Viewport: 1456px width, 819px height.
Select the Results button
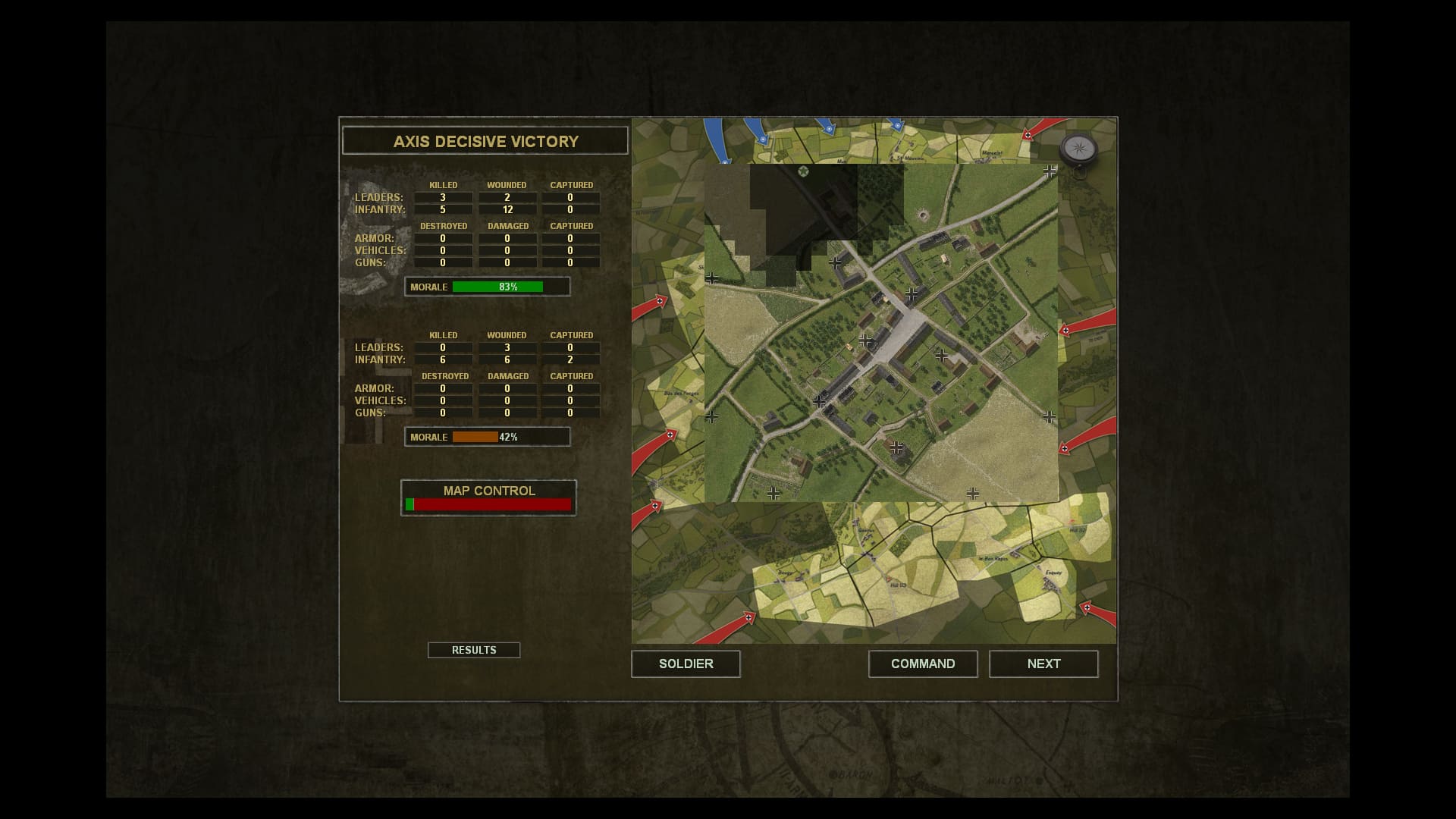tap(474, 650)
